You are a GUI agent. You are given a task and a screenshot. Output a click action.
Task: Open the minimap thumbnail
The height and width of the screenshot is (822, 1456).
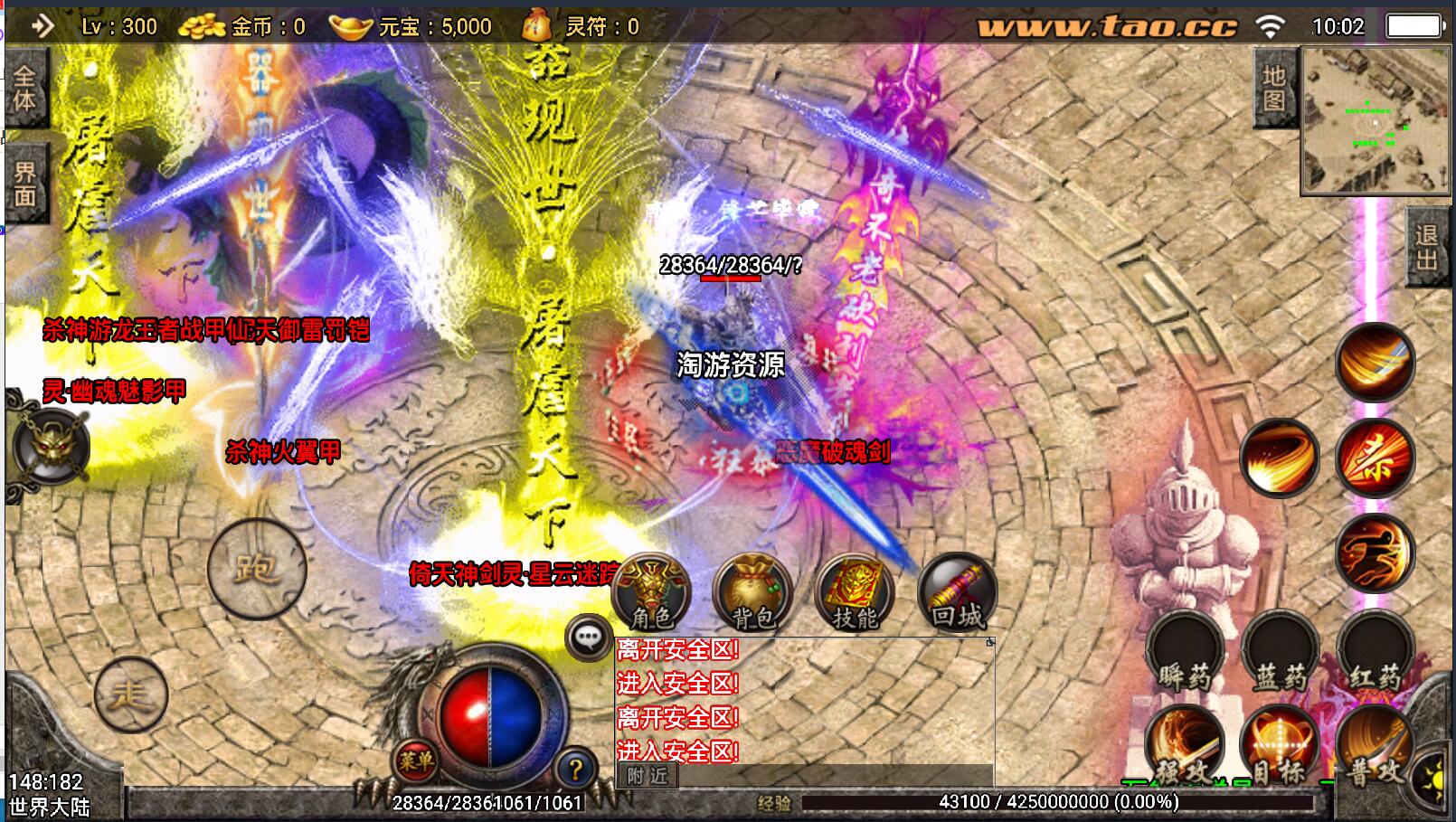click(x=1374, y=122)
